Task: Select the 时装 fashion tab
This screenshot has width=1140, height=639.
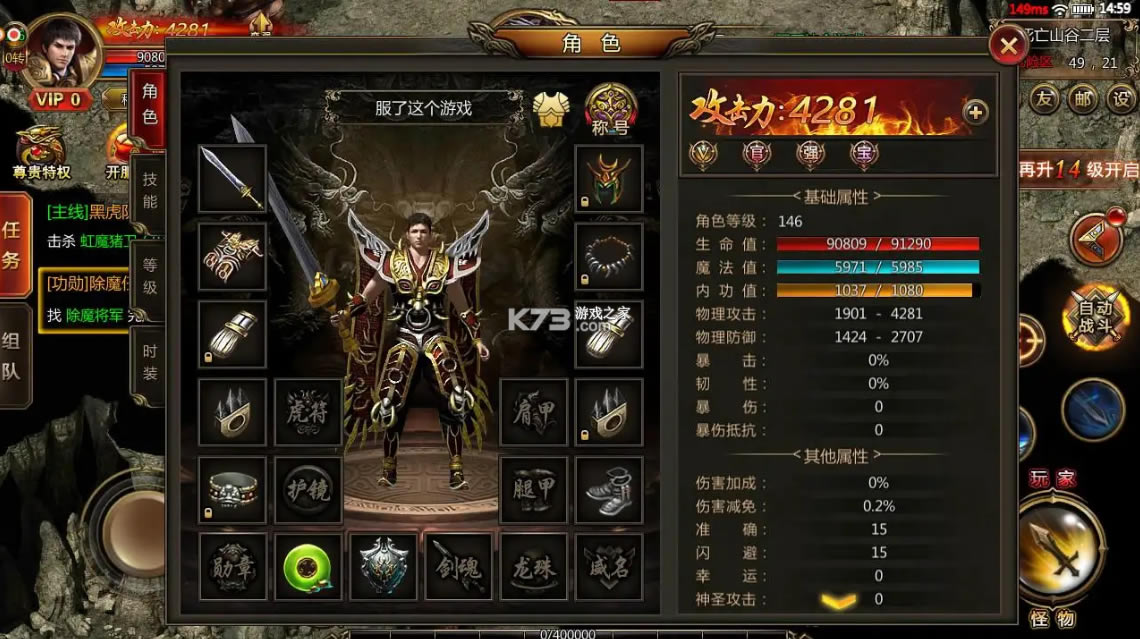Action: (149, 362)
